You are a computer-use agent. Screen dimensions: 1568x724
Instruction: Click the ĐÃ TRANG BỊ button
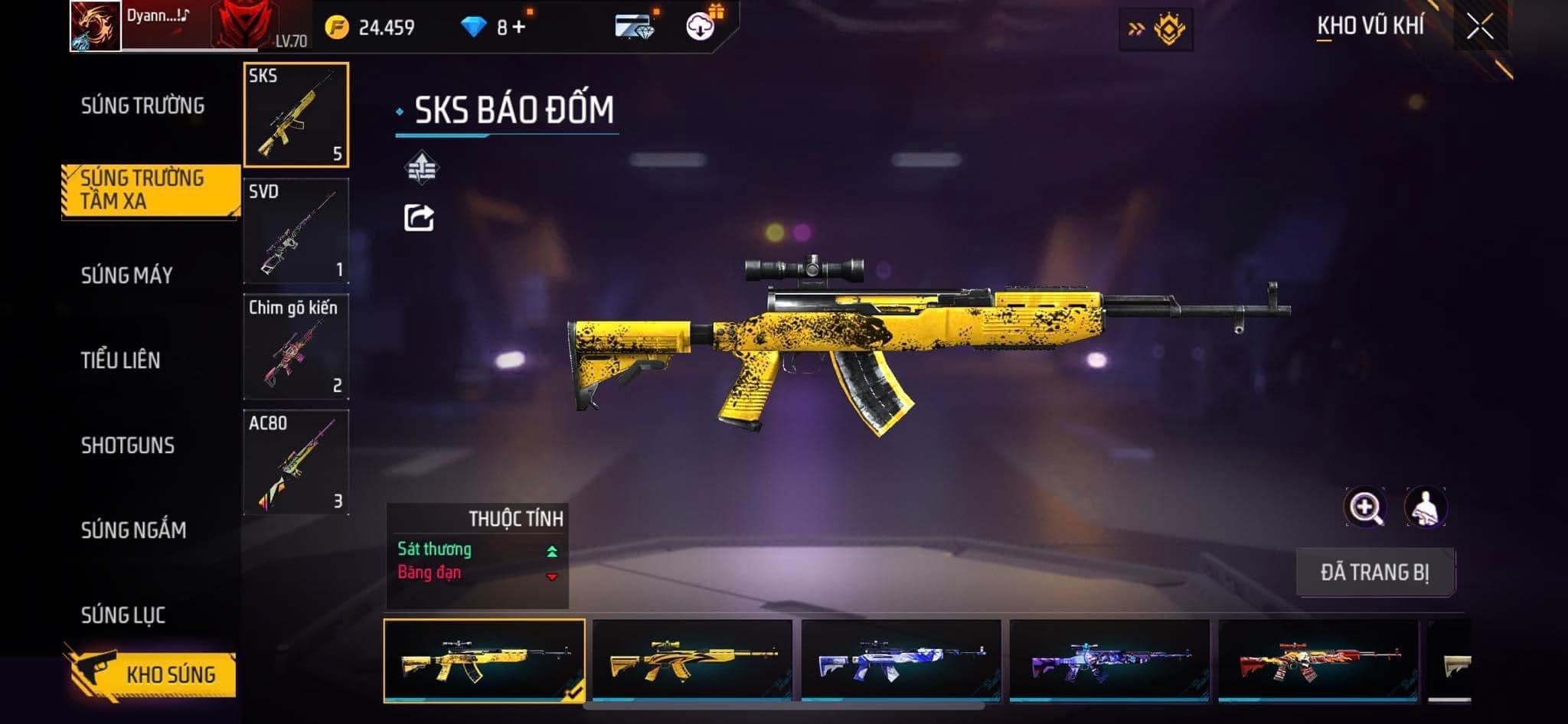[1375, 572]
